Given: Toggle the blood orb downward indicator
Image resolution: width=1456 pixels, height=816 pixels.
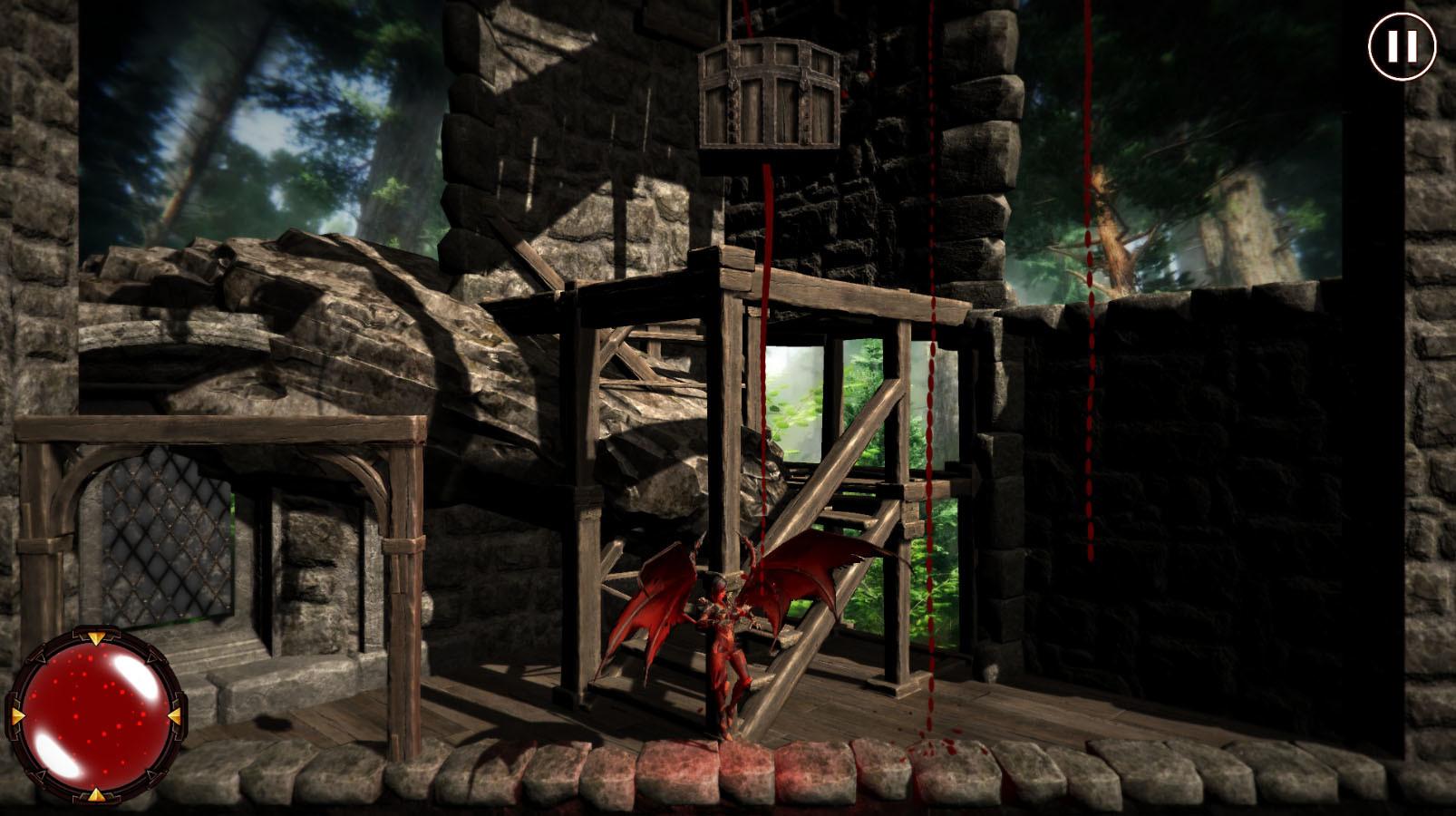Looking at the screenshot, I should click(96, 794).
